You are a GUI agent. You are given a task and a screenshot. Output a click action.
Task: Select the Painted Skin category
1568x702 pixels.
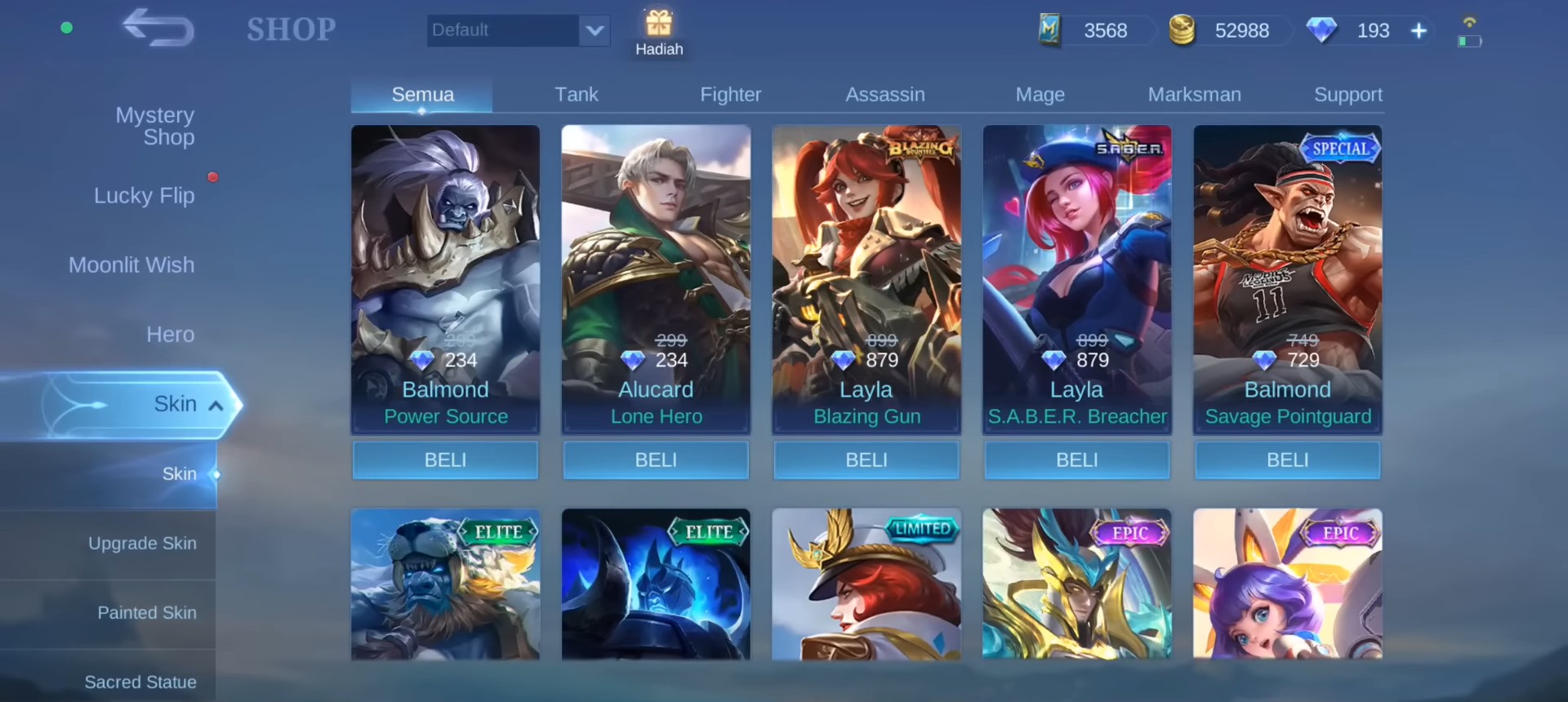click(146, 612)
